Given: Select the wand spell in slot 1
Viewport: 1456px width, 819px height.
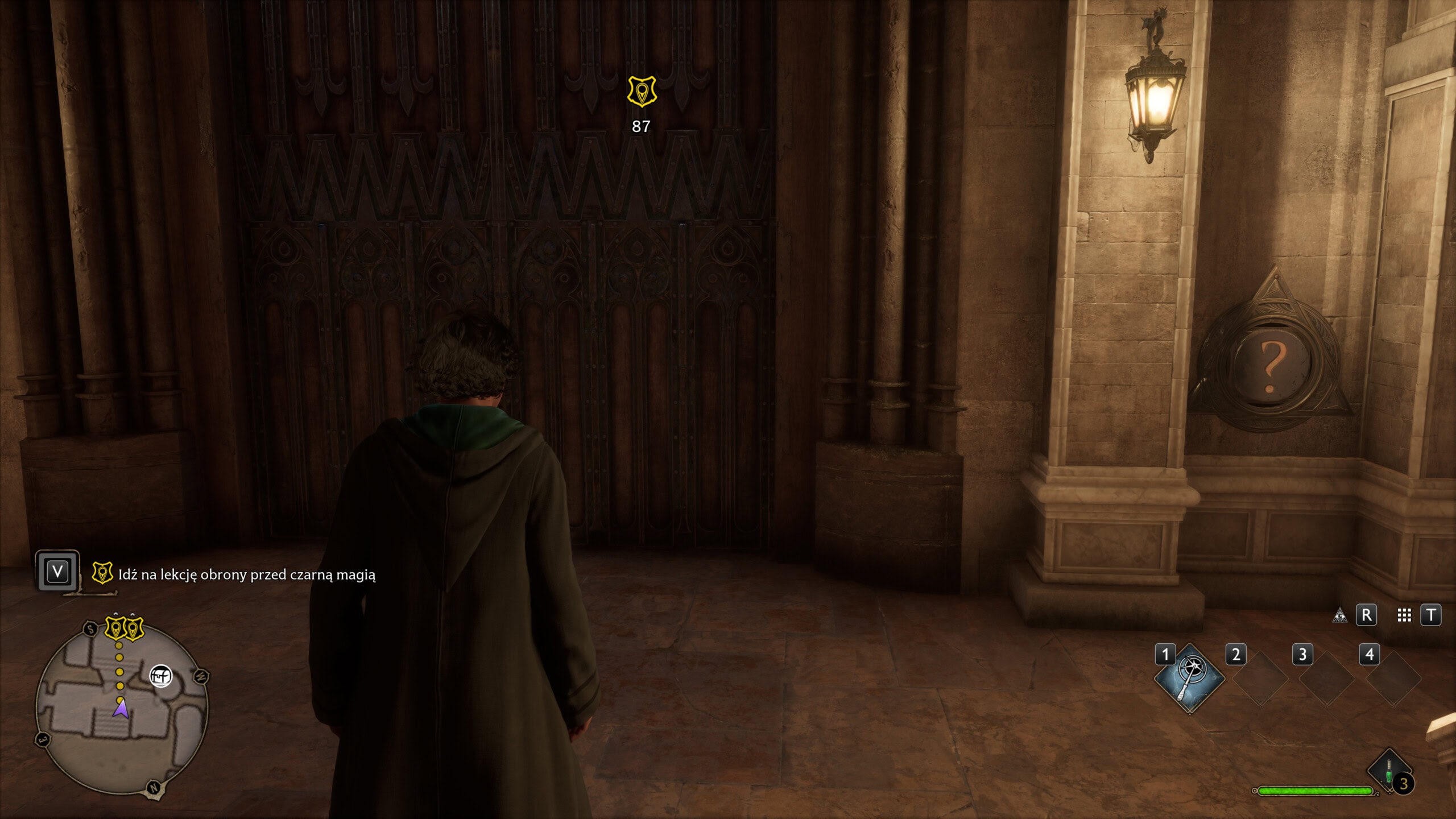Looking at the screenshot, I should [x=1189, y=679].
